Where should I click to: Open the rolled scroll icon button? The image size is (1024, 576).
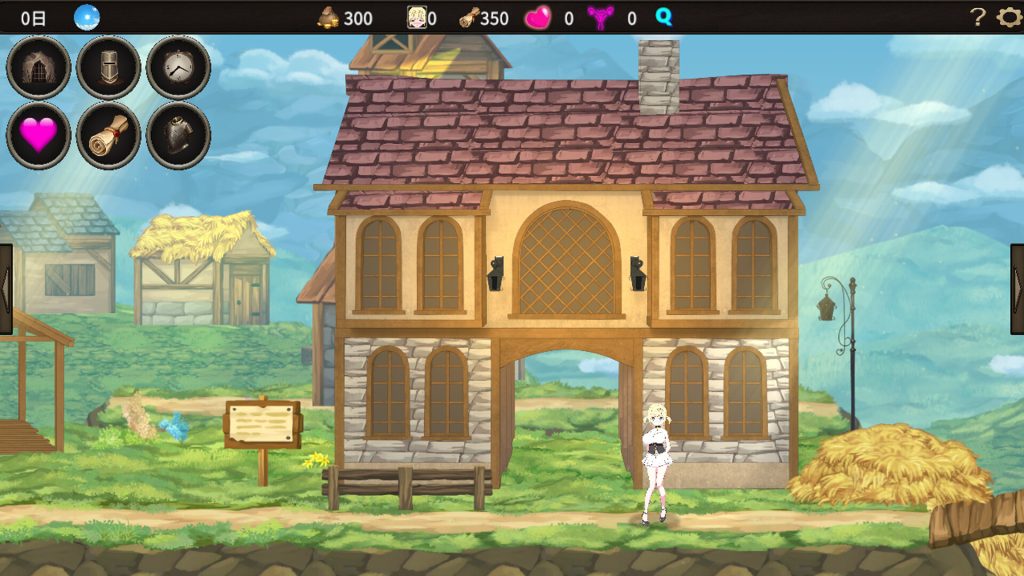tap(108, 135)
